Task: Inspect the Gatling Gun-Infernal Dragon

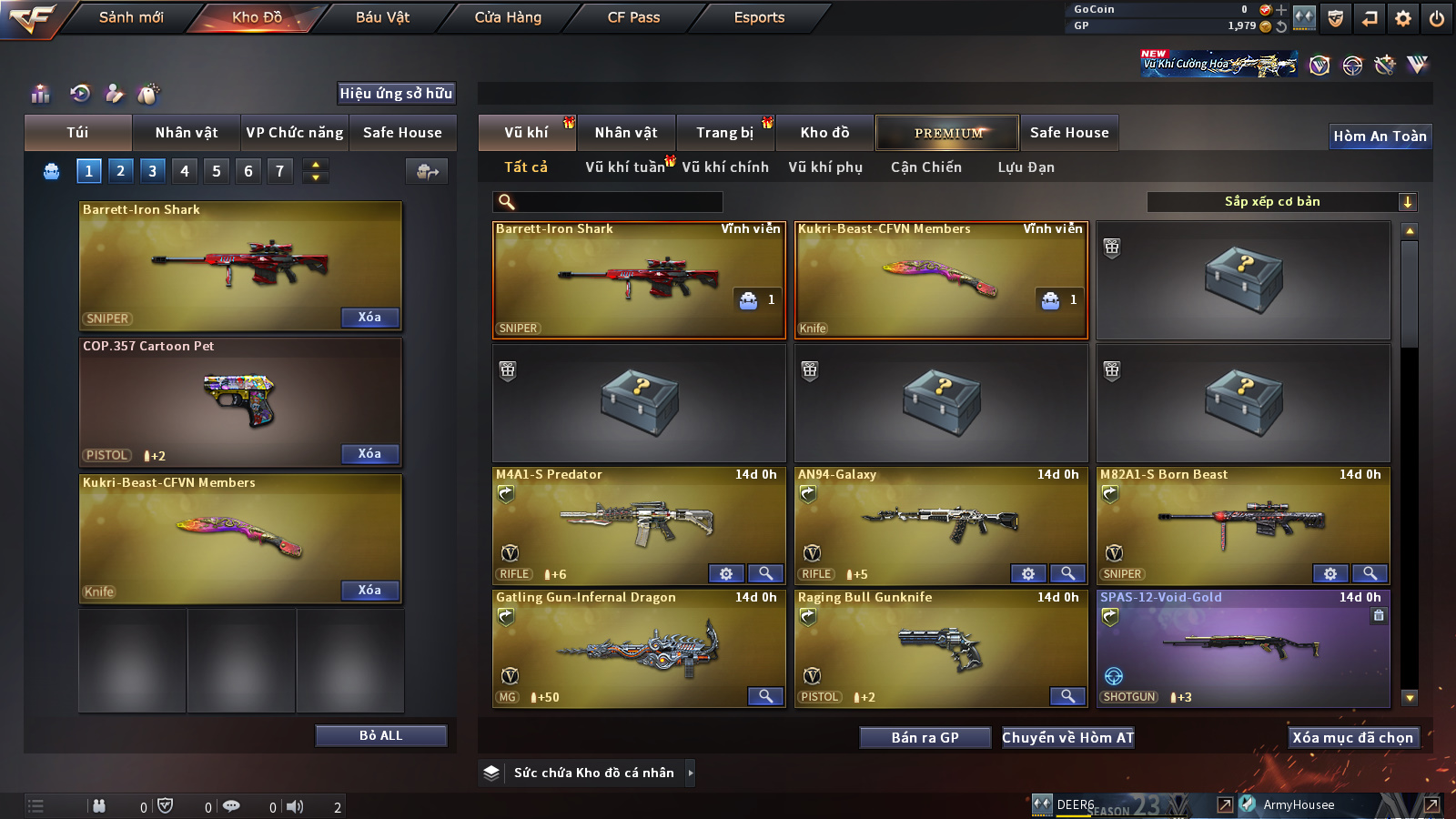Action: click(765, 696)
